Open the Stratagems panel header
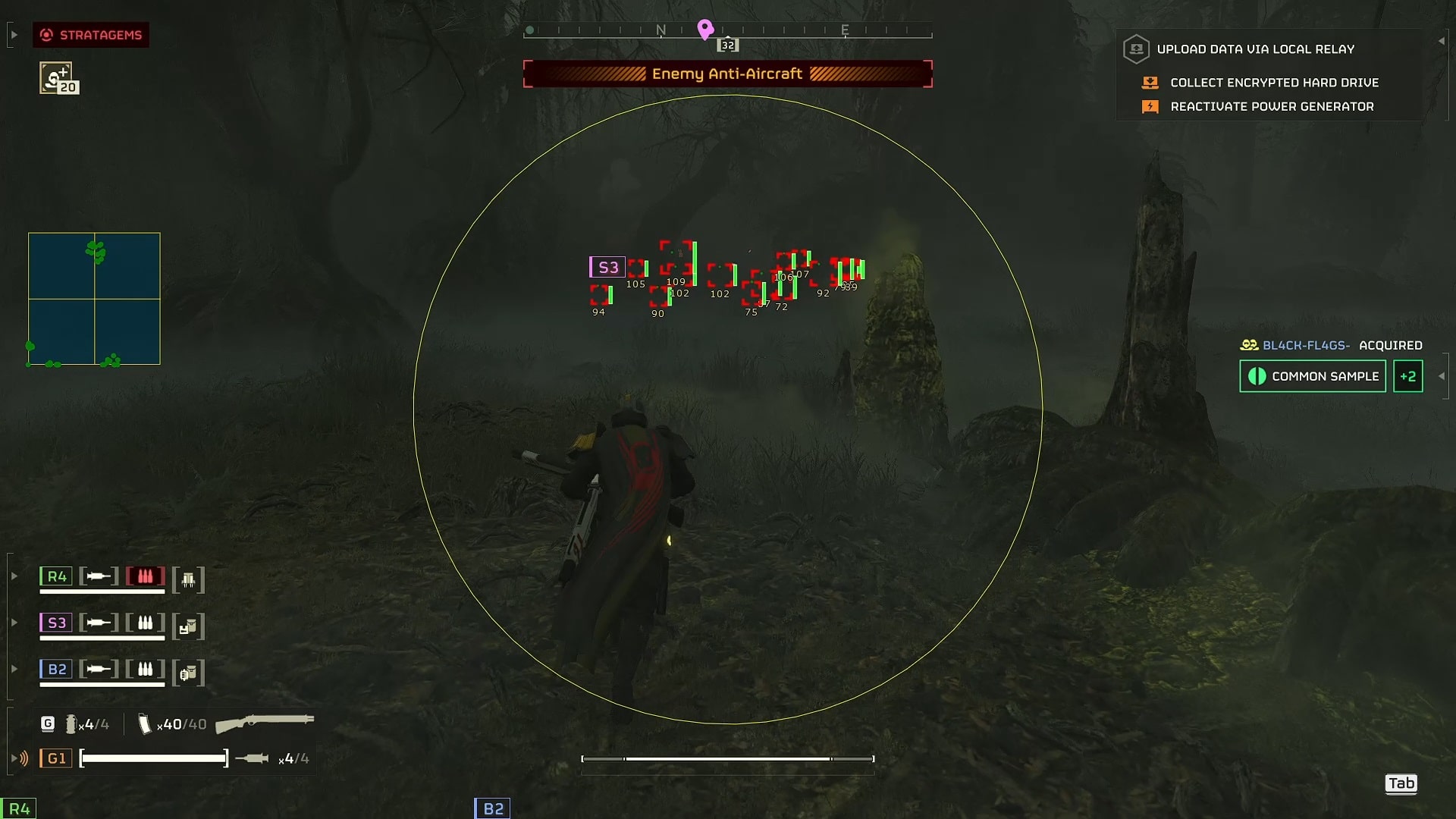This screenshot has width=1456, height=819. point(91,35)
